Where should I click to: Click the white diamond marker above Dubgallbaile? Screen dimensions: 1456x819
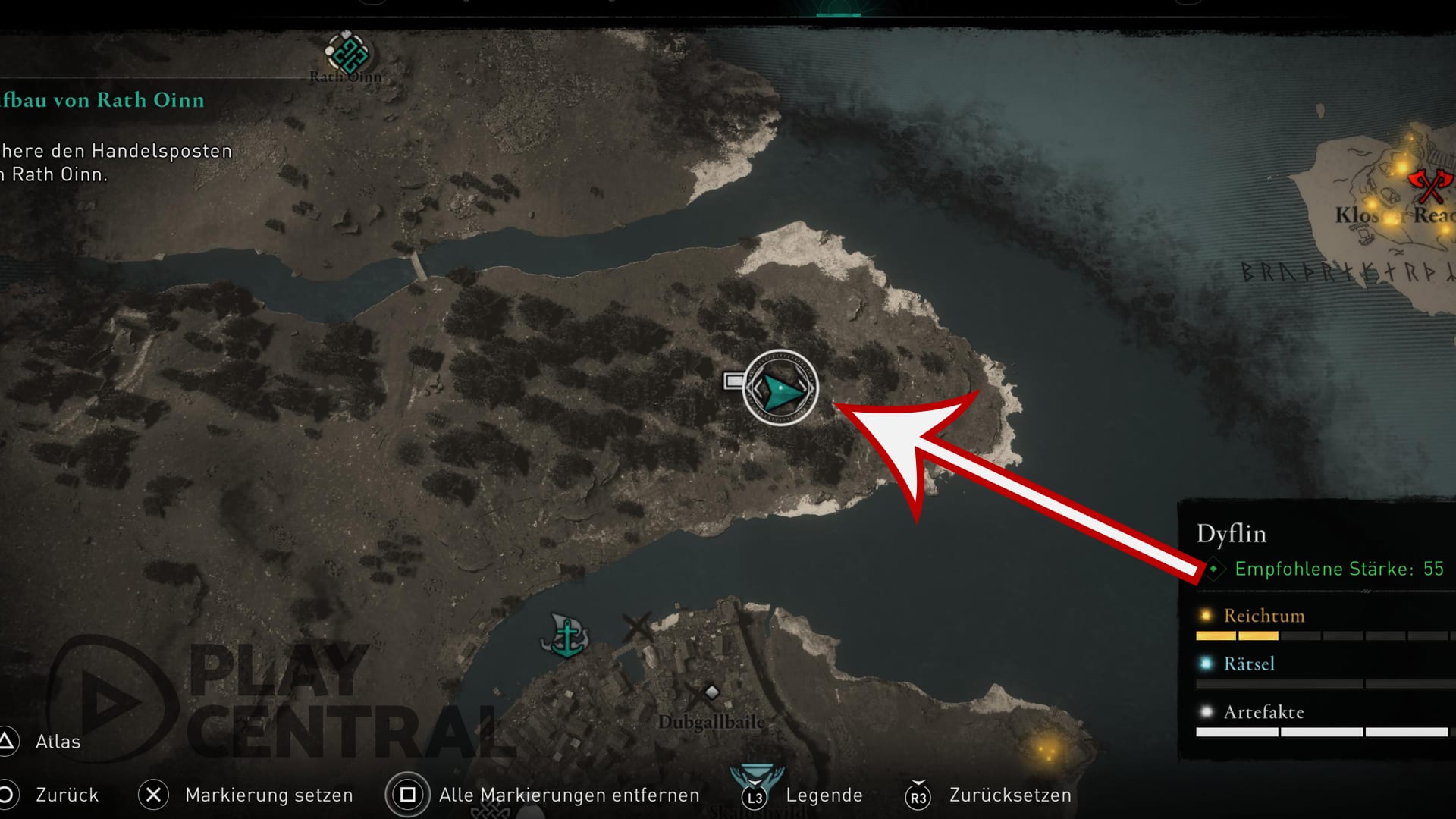(x=711, y=692)
